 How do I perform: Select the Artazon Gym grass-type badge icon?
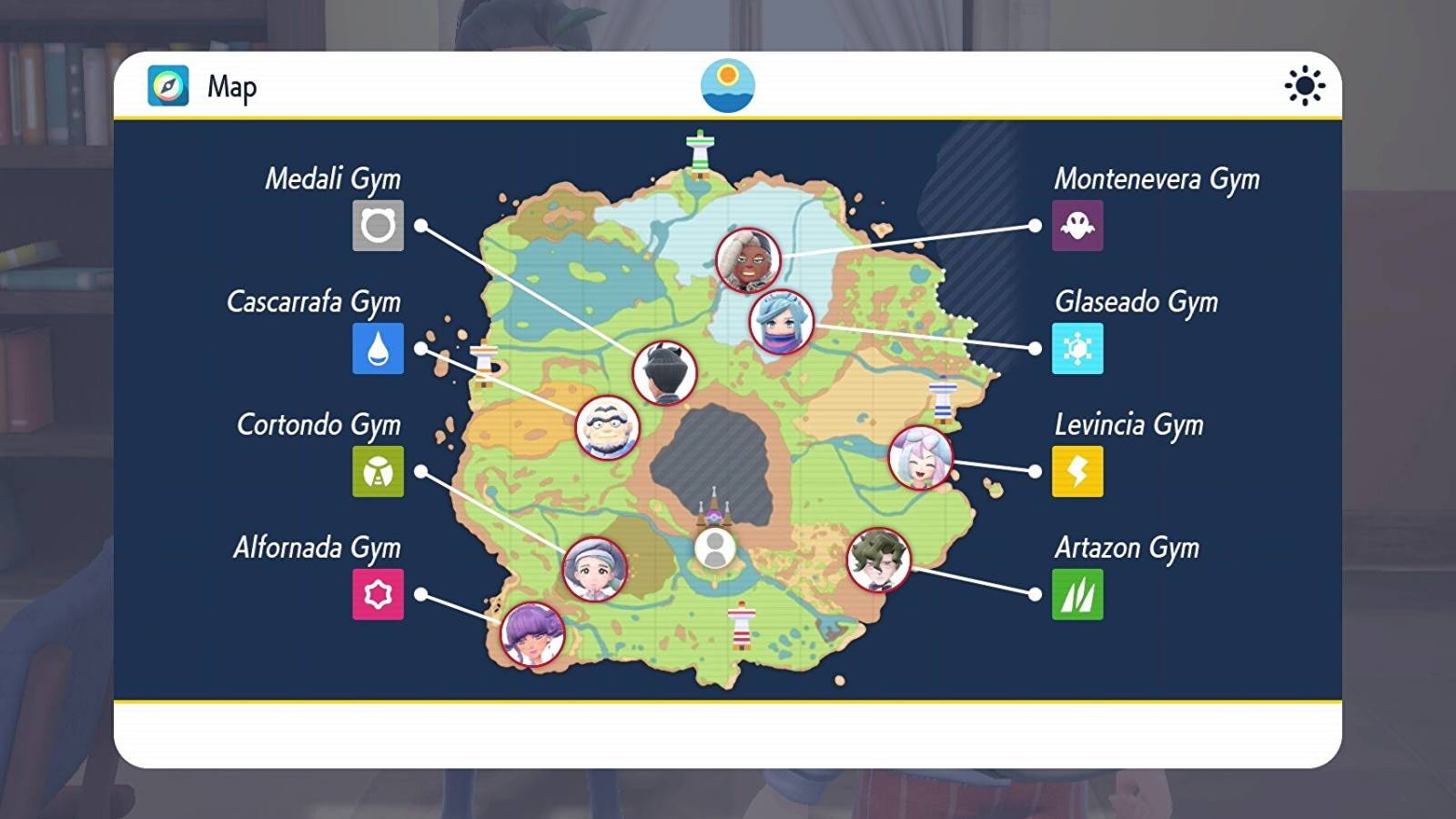pos(1077,596)
